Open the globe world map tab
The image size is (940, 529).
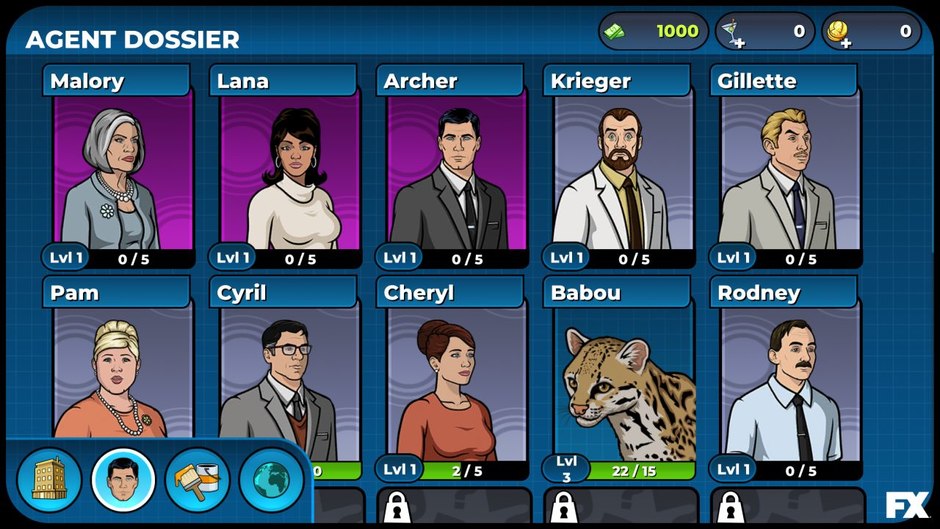(x=271, y=480)
